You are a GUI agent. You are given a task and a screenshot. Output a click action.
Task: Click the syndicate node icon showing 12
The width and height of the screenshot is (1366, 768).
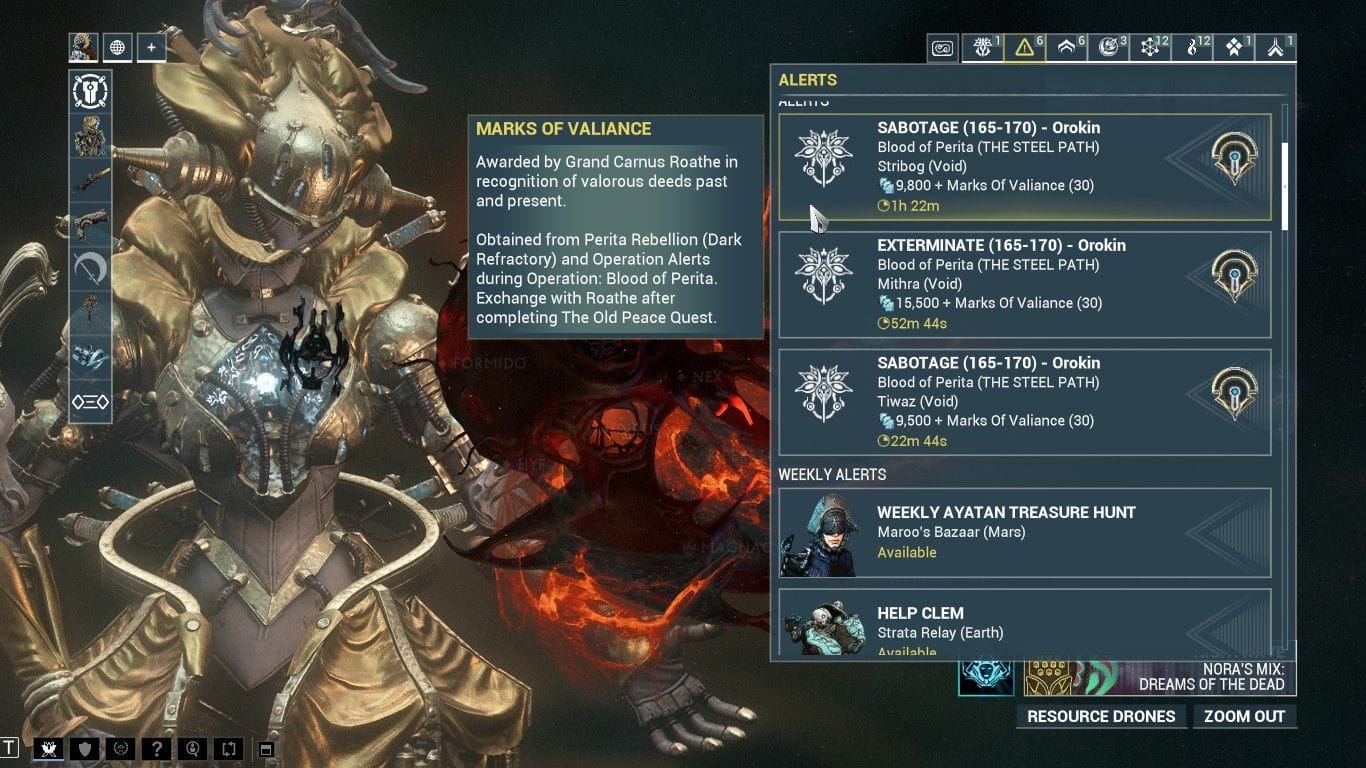point(1150,47)
